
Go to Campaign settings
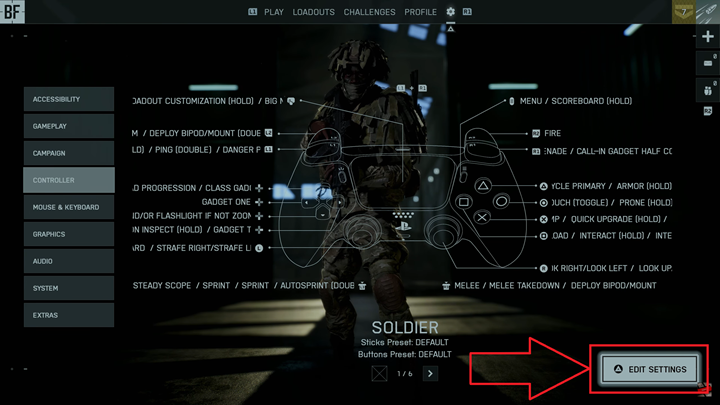coord(69,154)
